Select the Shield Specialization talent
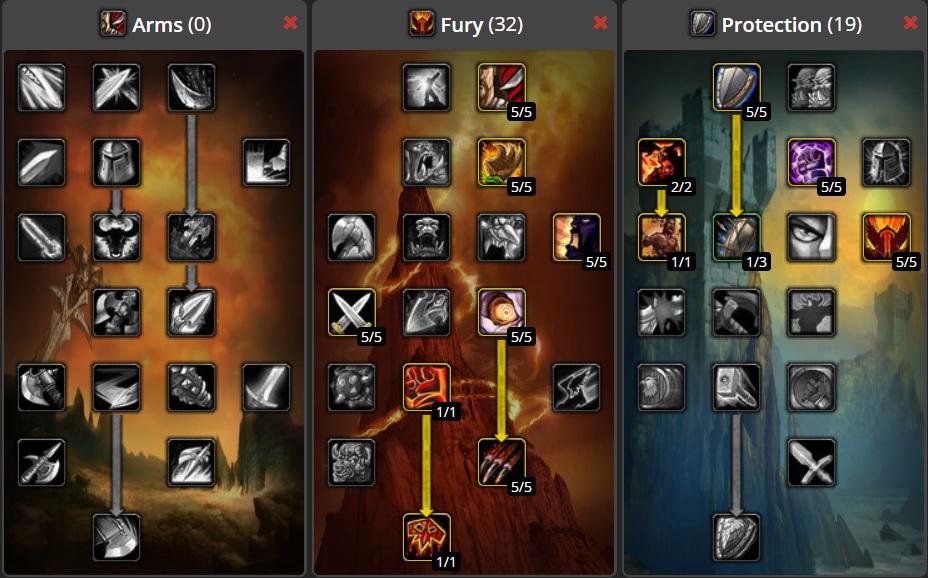The image size is (928, 578). pyautogui.click(x=737, y=87)
